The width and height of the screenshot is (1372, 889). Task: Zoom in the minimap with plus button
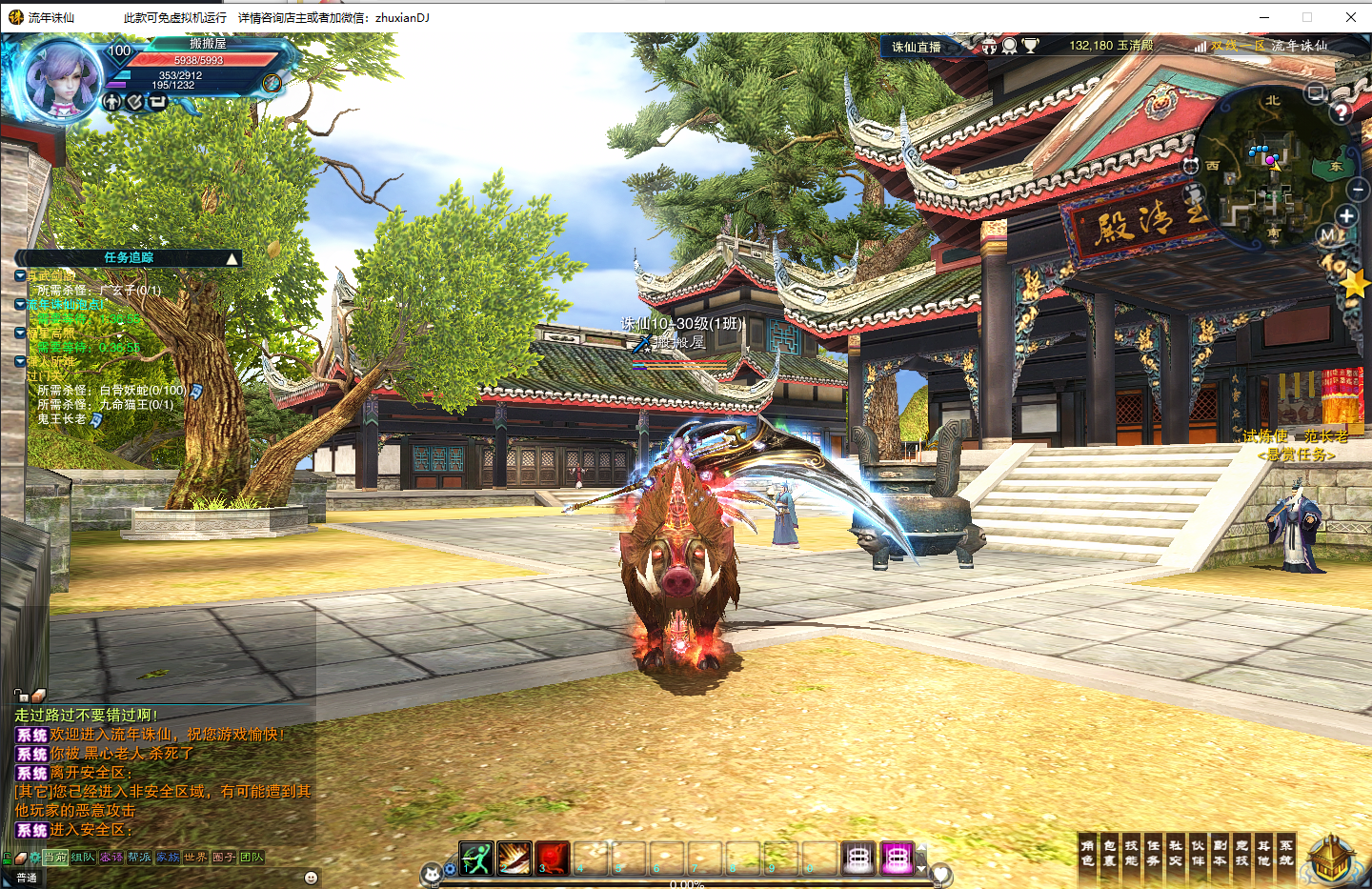click(x=1346, y=216)
